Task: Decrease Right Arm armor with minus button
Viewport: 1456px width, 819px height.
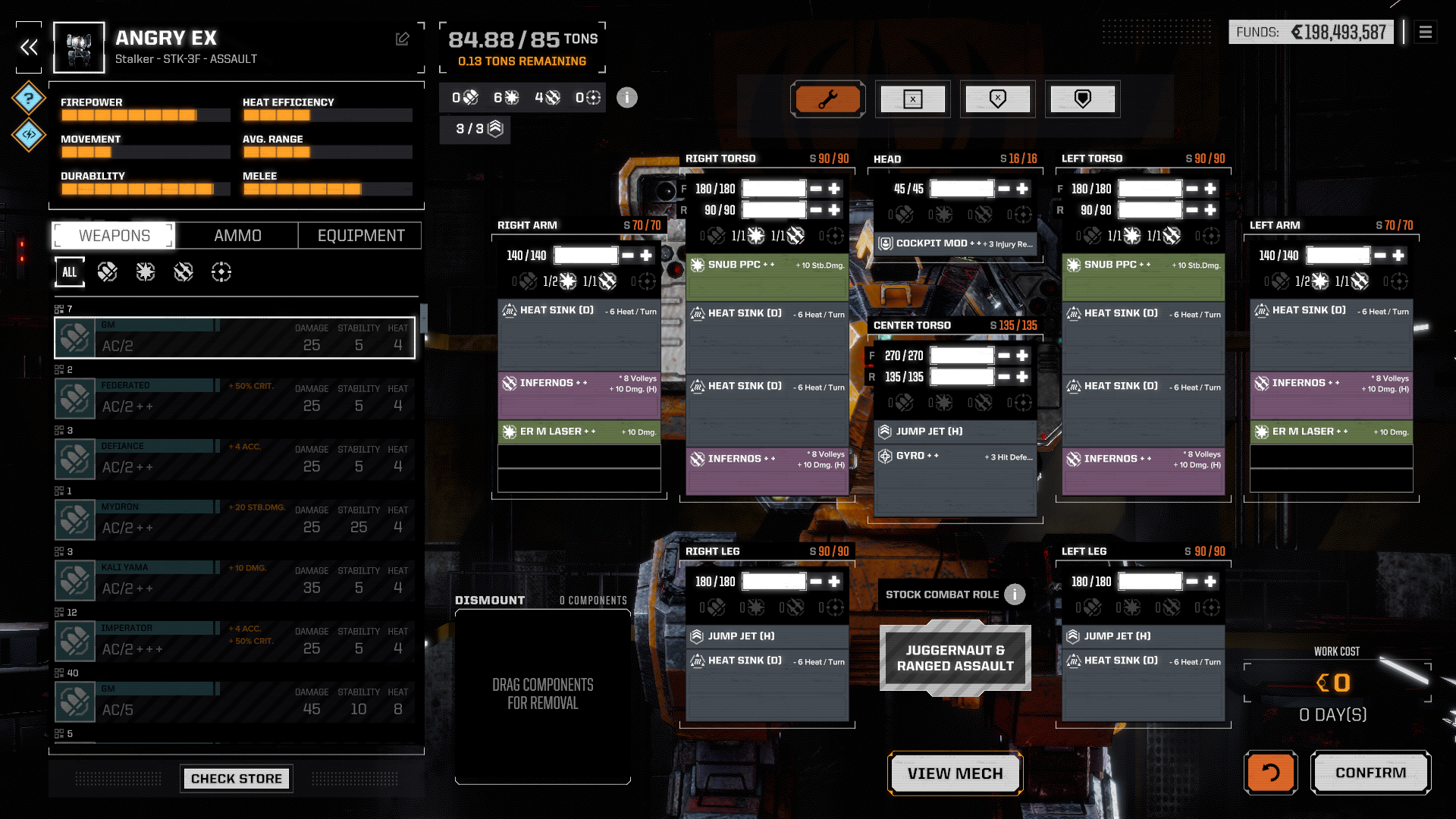Action: (628, 256)
